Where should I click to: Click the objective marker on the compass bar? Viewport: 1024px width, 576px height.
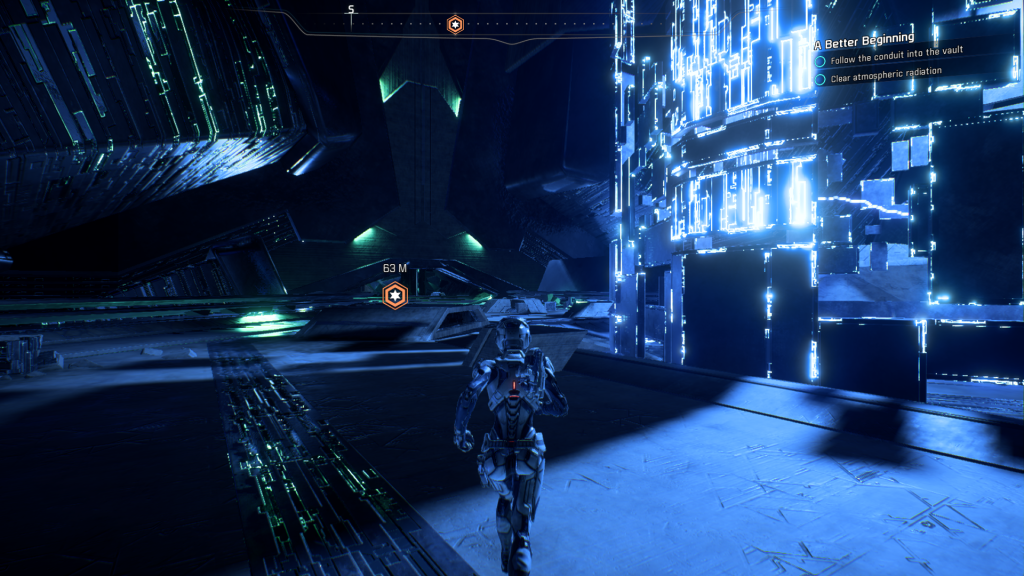455,24
